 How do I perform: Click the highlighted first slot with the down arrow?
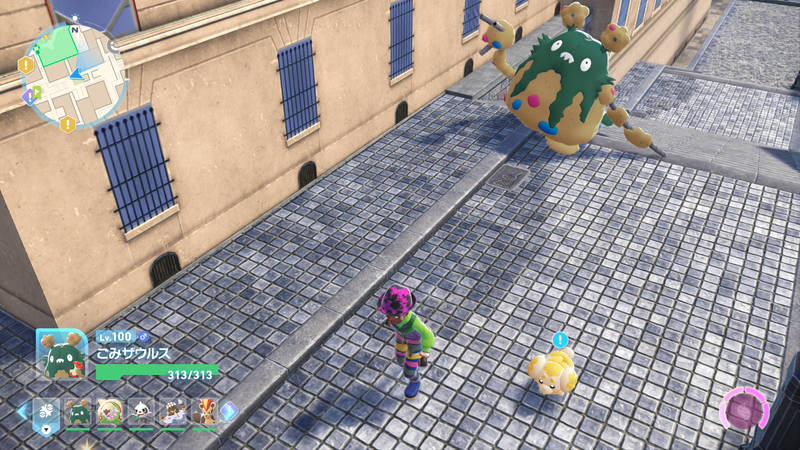point(47,411)
